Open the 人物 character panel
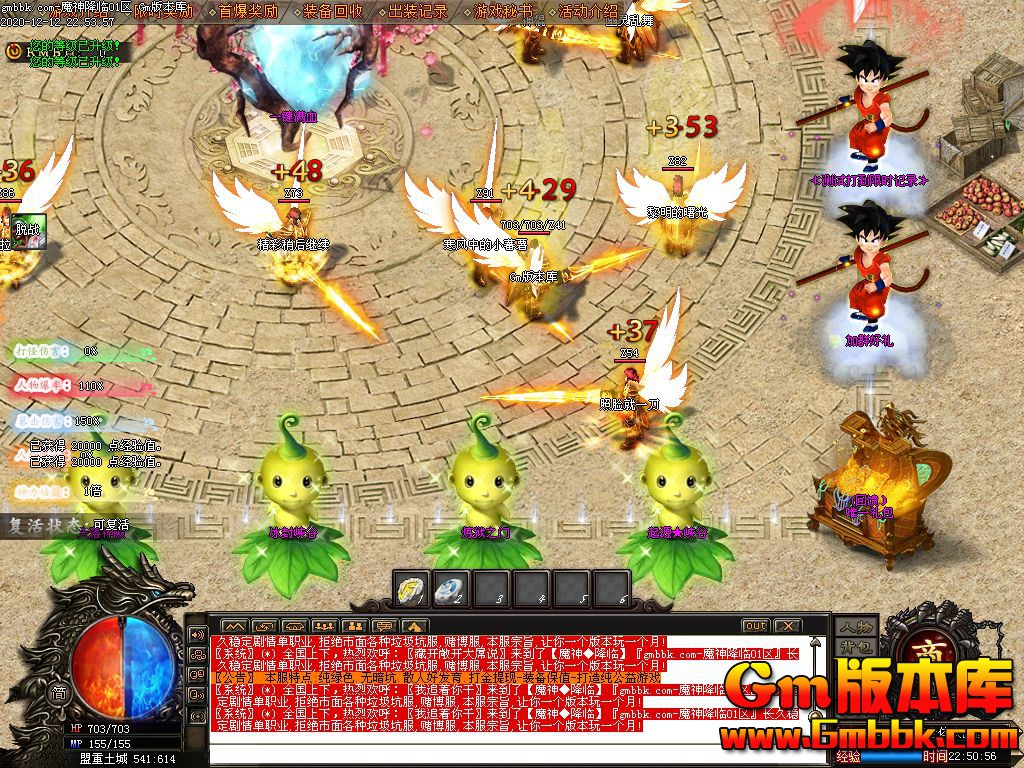This screenshot has height=768, width=1024. coord(856,627)
